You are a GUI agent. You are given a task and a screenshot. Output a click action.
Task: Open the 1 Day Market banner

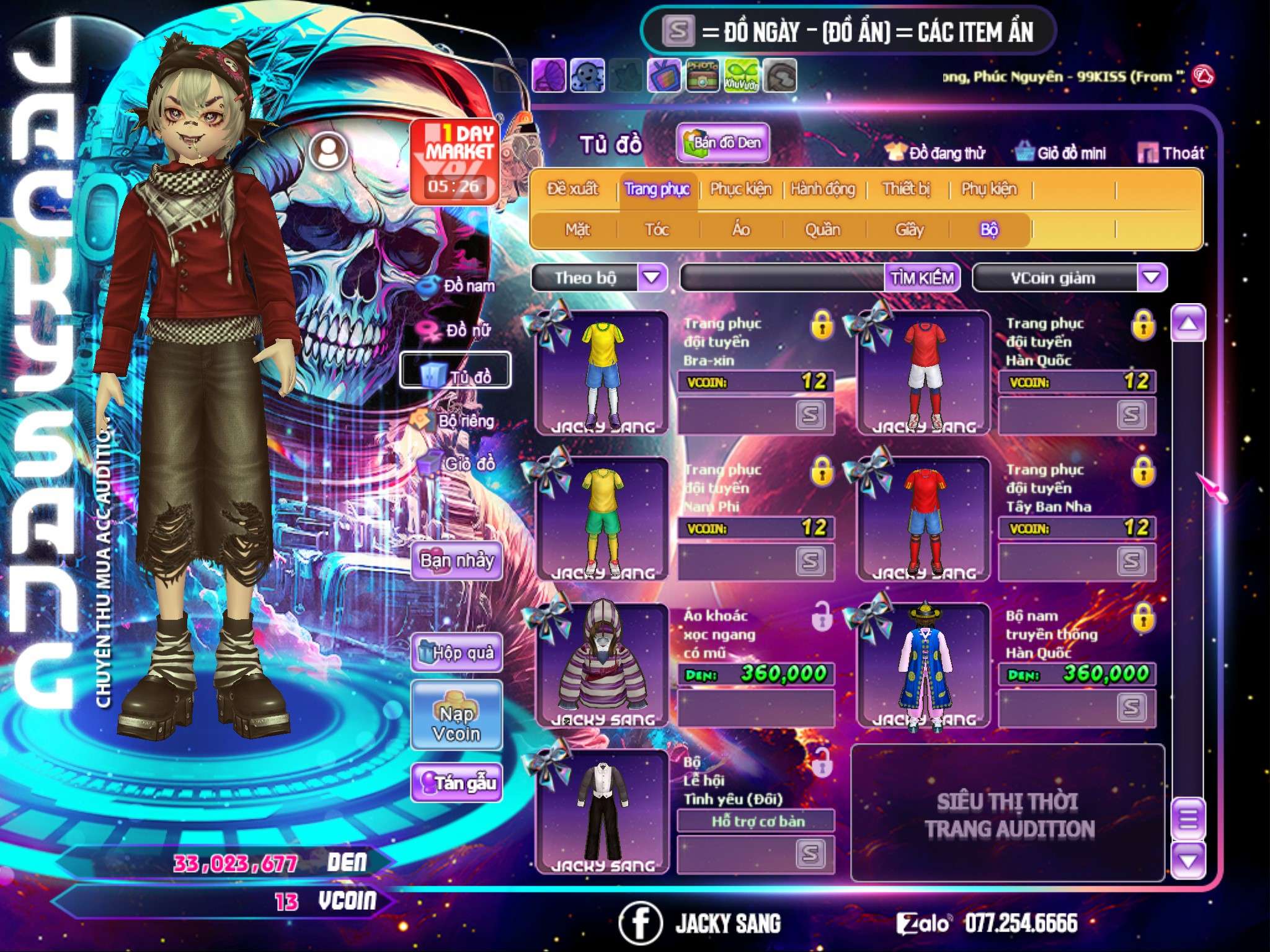pos(455,161)
